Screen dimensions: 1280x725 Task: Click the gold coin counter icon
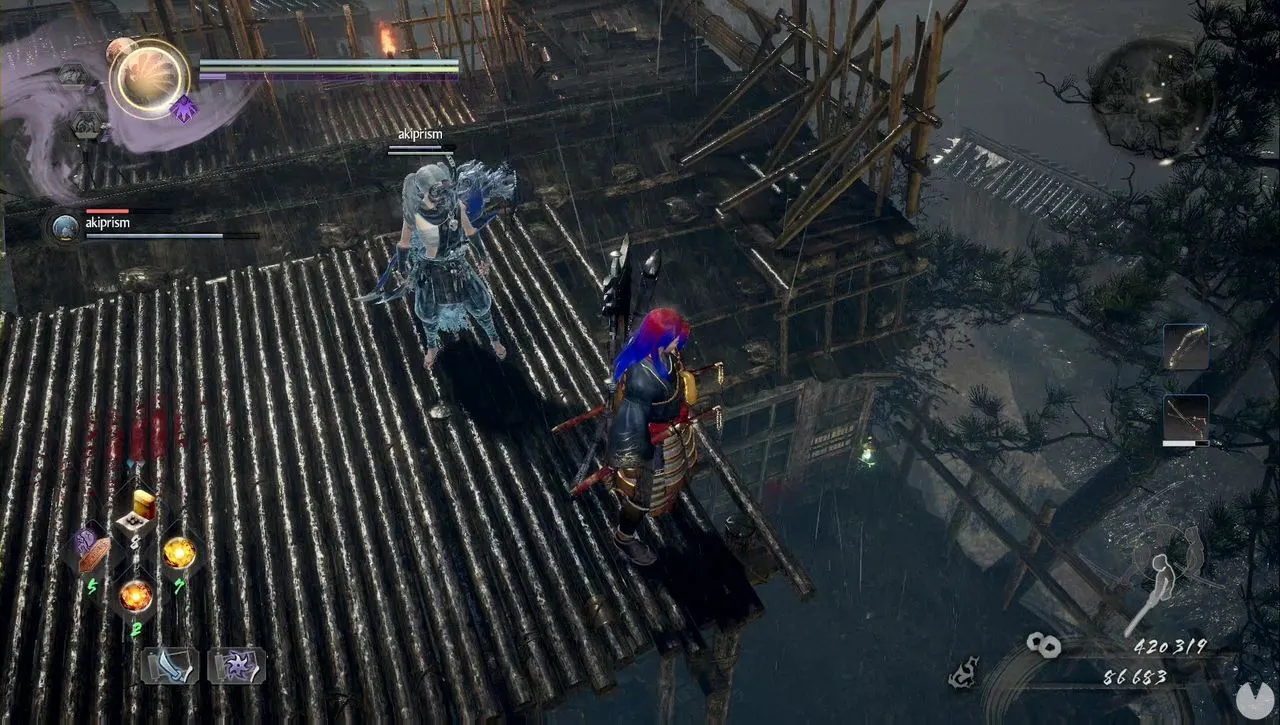pos(1042,645)
